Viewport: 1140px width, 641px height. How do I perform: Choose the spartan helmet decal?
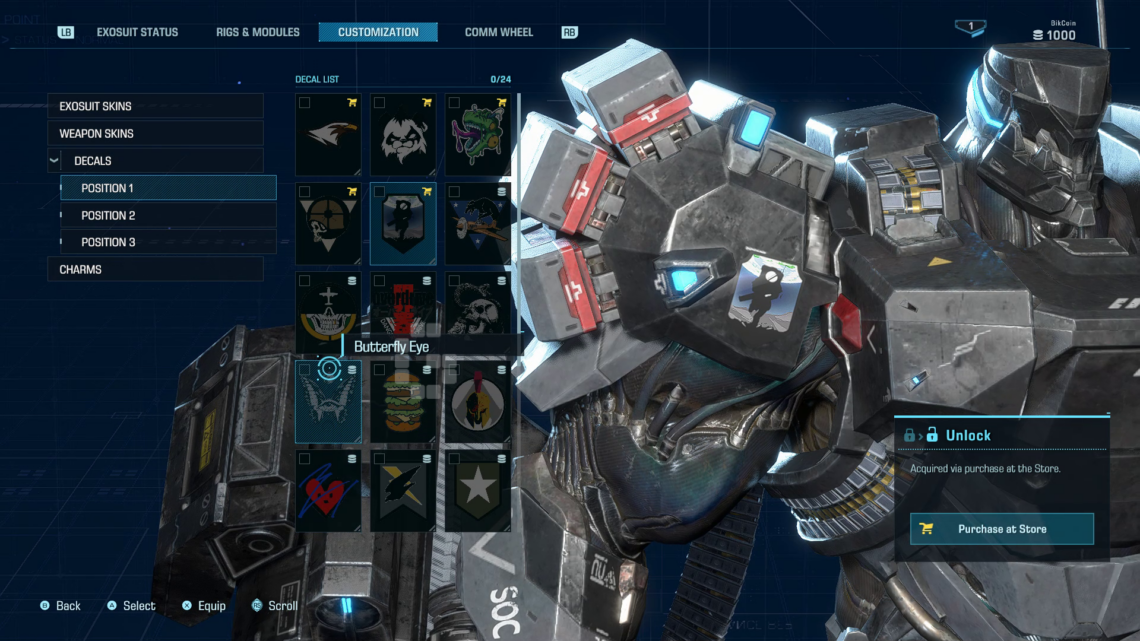[x=477, y=403]
